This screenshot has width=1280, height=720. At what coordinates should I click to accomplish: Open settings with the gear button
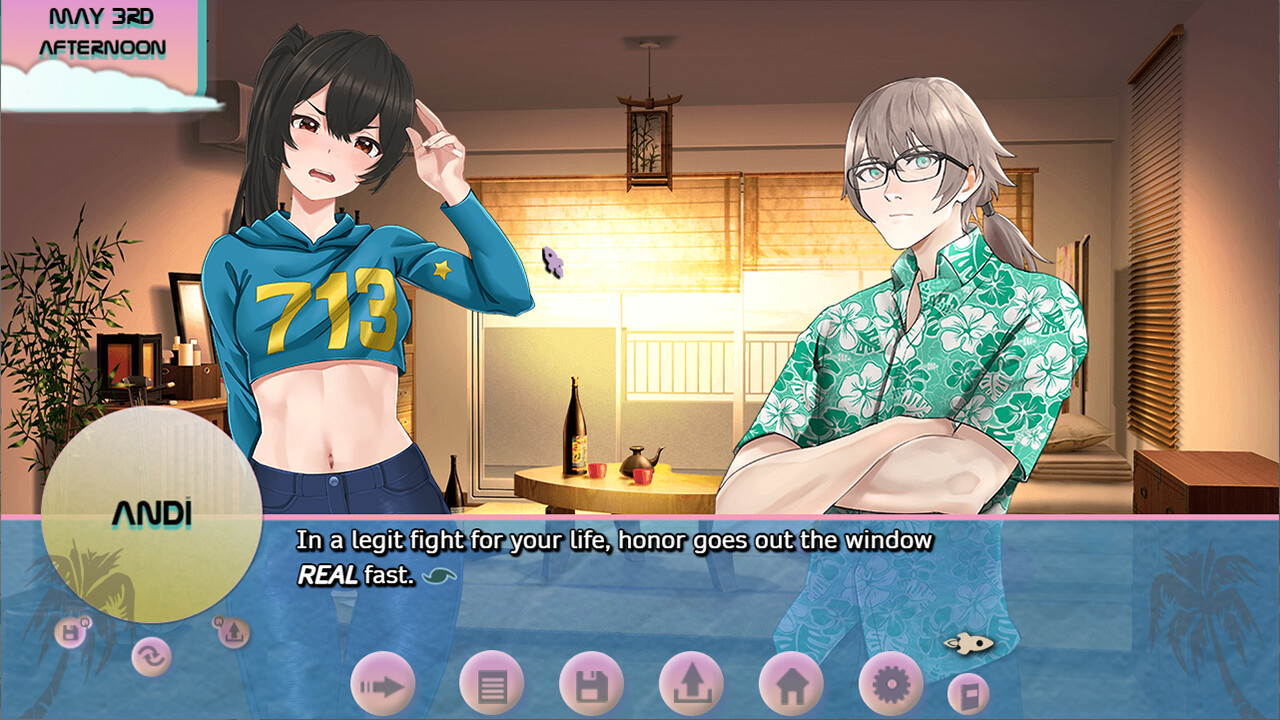890,685
